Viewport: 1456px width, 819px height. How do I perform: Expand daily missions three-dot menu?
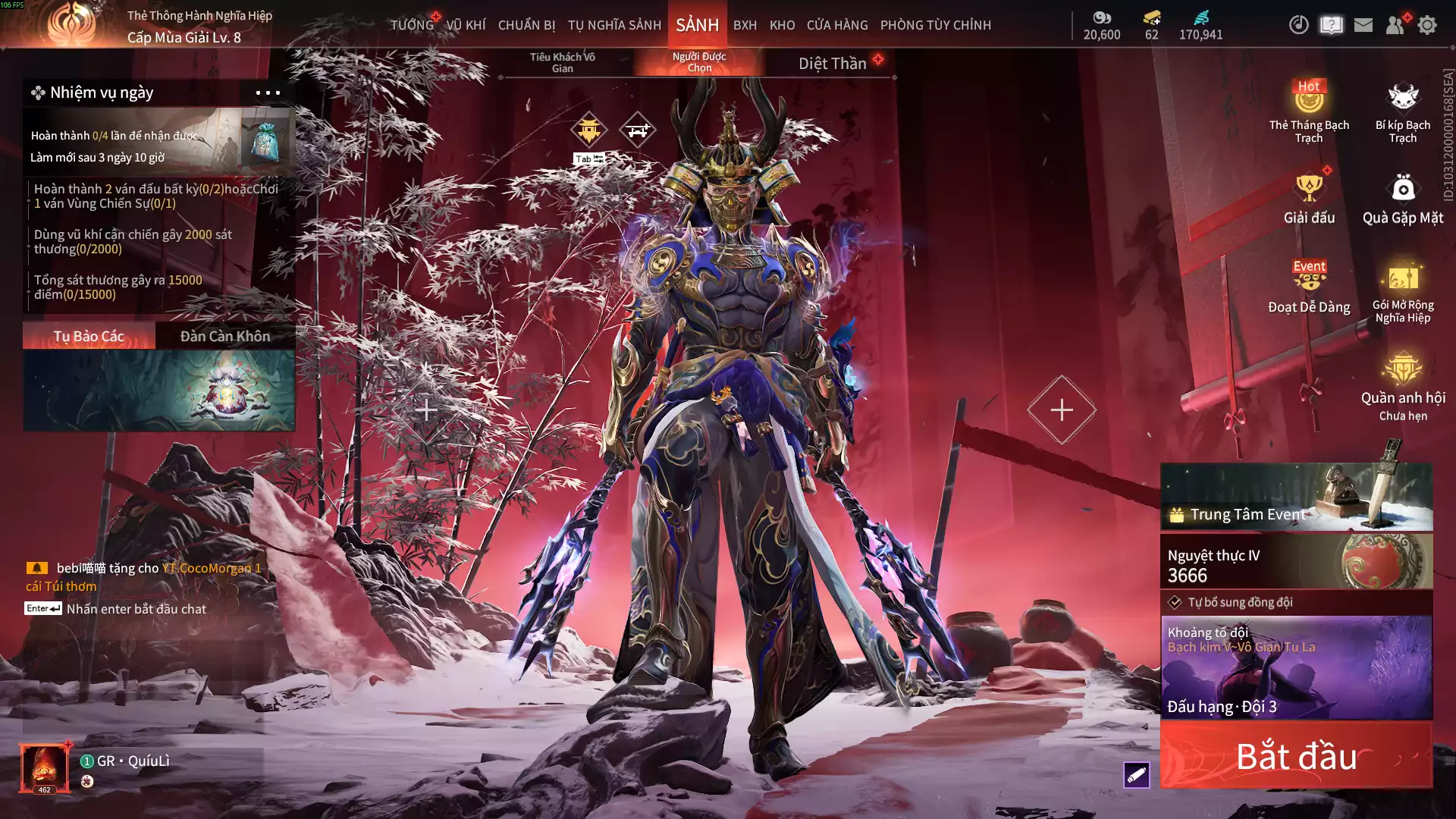[x=268, y=93]
